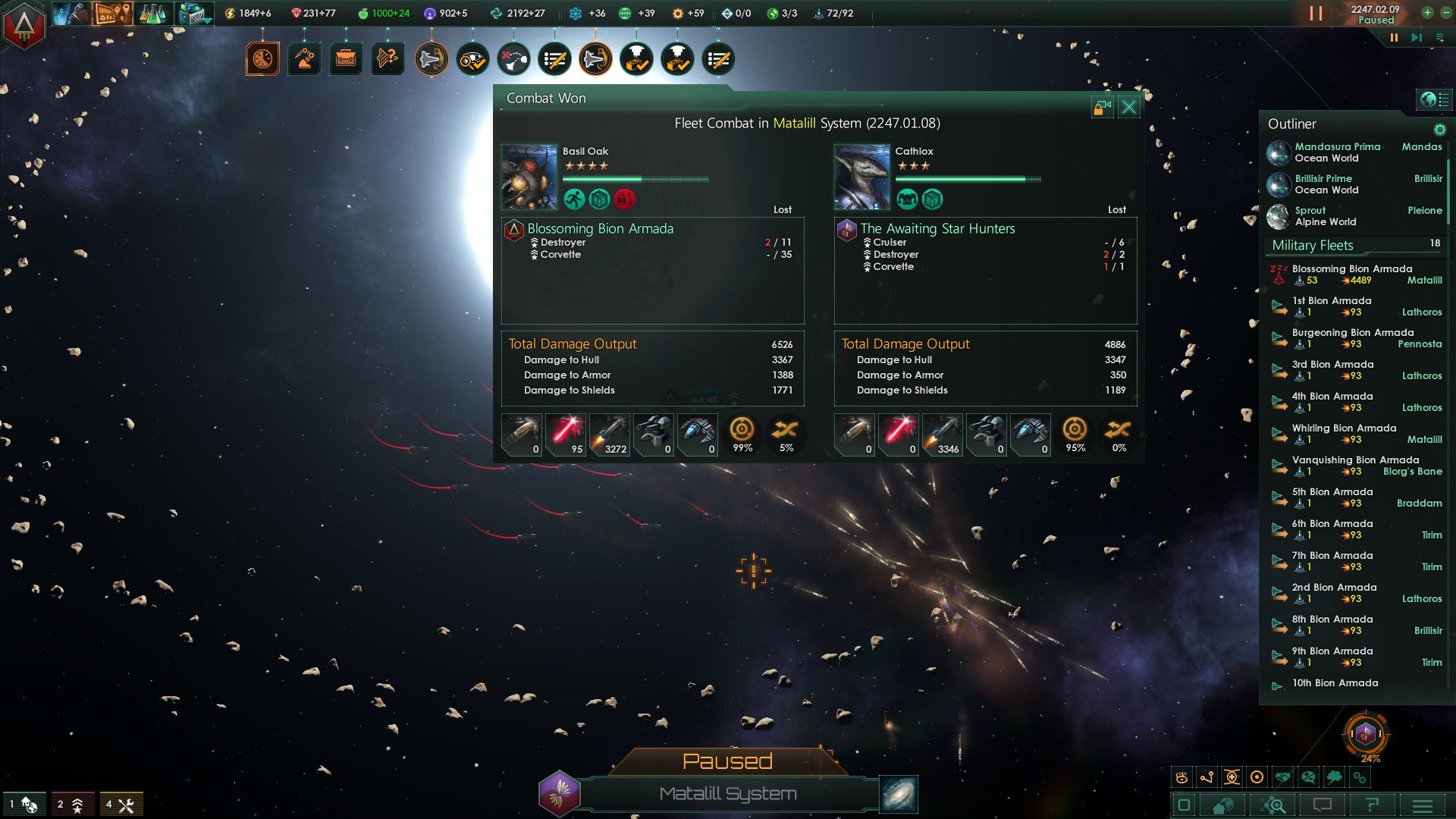The width and height of the screenshot is (1456, 819).
Task: Switch to the galaxy map view
Action: (x=899, y=794)
